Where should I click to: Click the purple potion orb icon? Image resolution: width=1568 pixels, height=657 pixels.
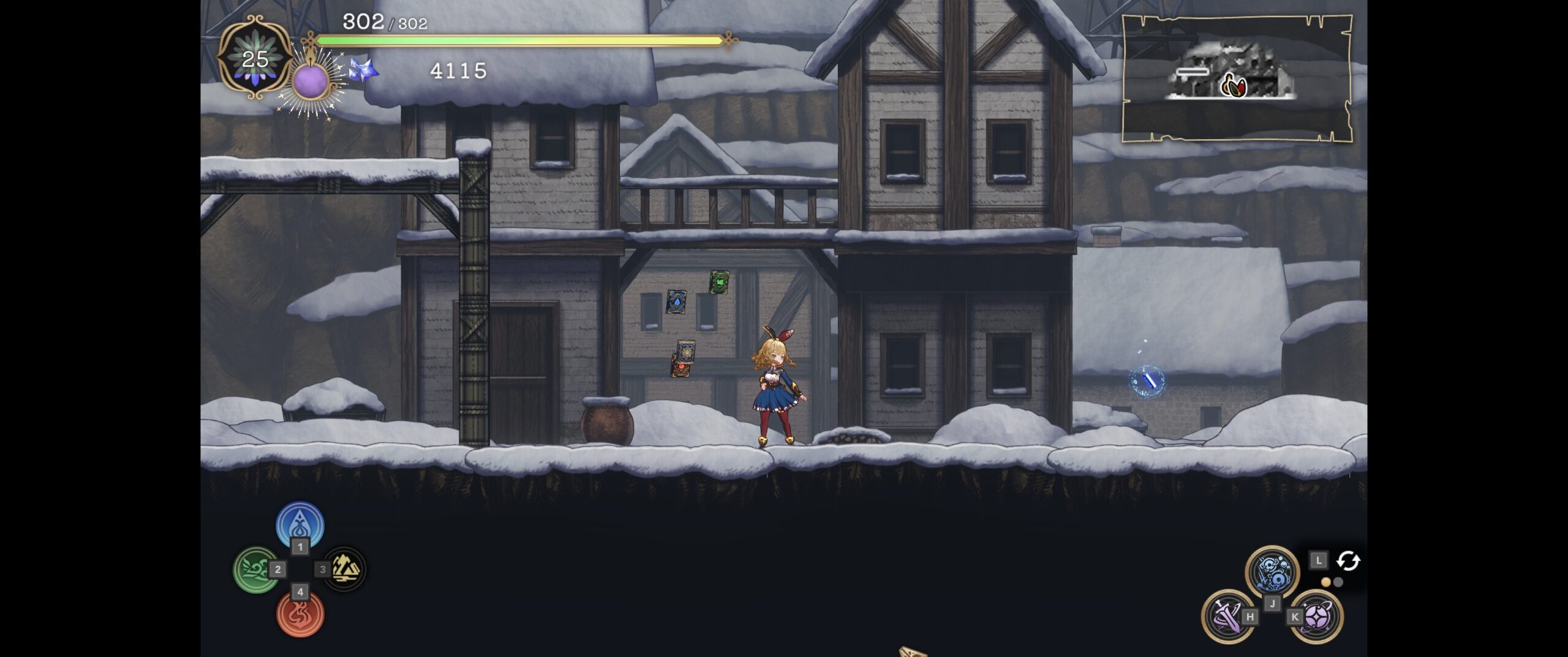(x=311, y=80)
